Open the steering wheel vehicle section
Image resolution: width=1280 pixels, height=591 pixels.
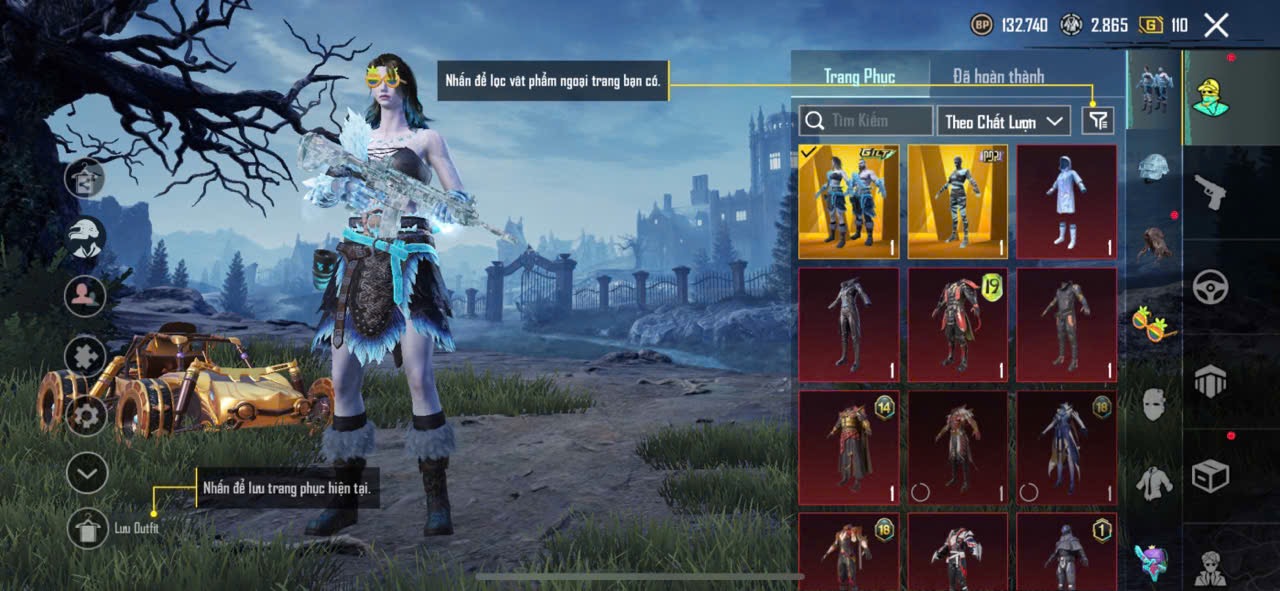point(1210,287)
